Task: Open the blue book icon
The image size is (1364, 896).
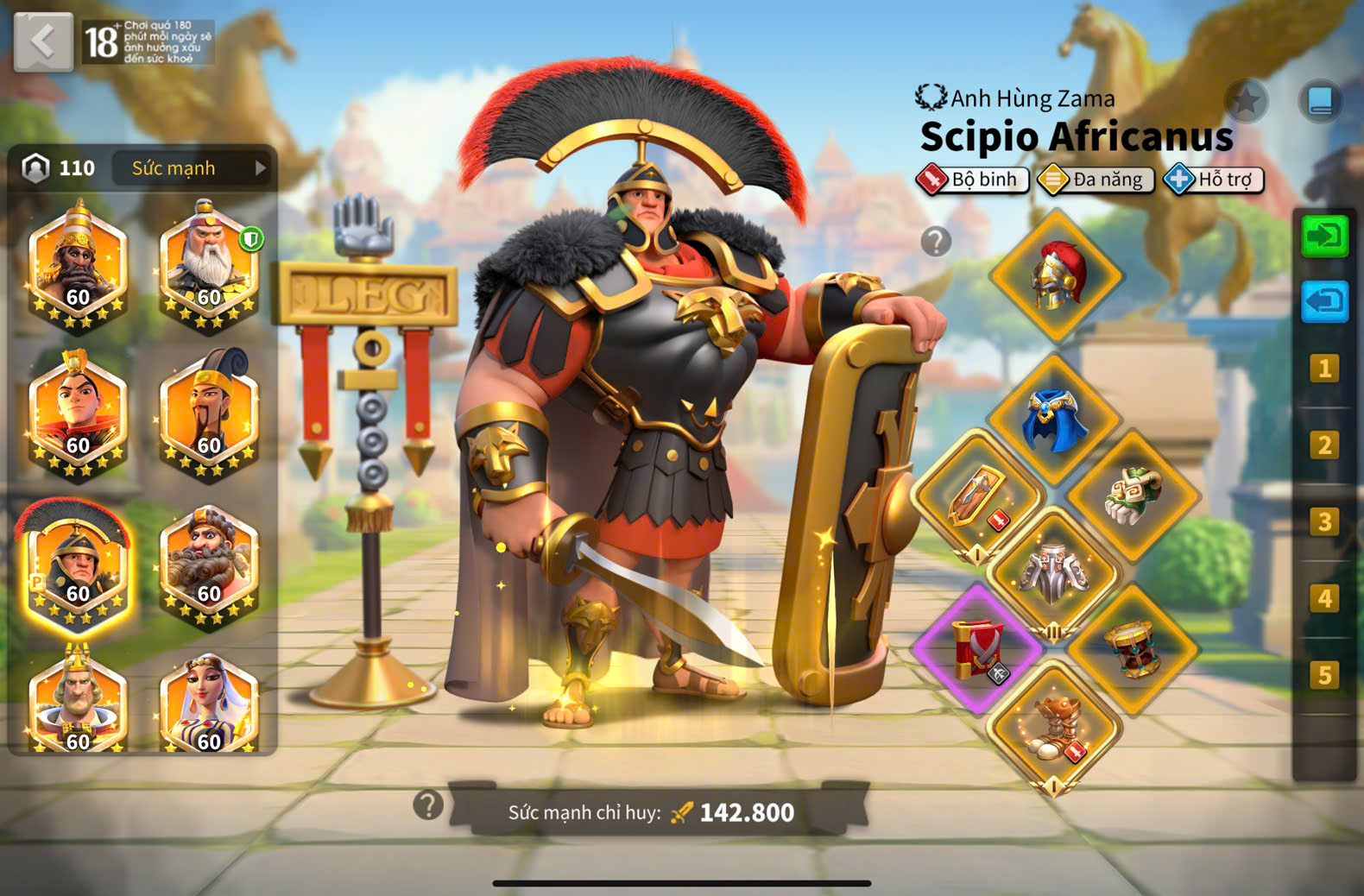Action: pyautogui.click(x=1320, y=102)
